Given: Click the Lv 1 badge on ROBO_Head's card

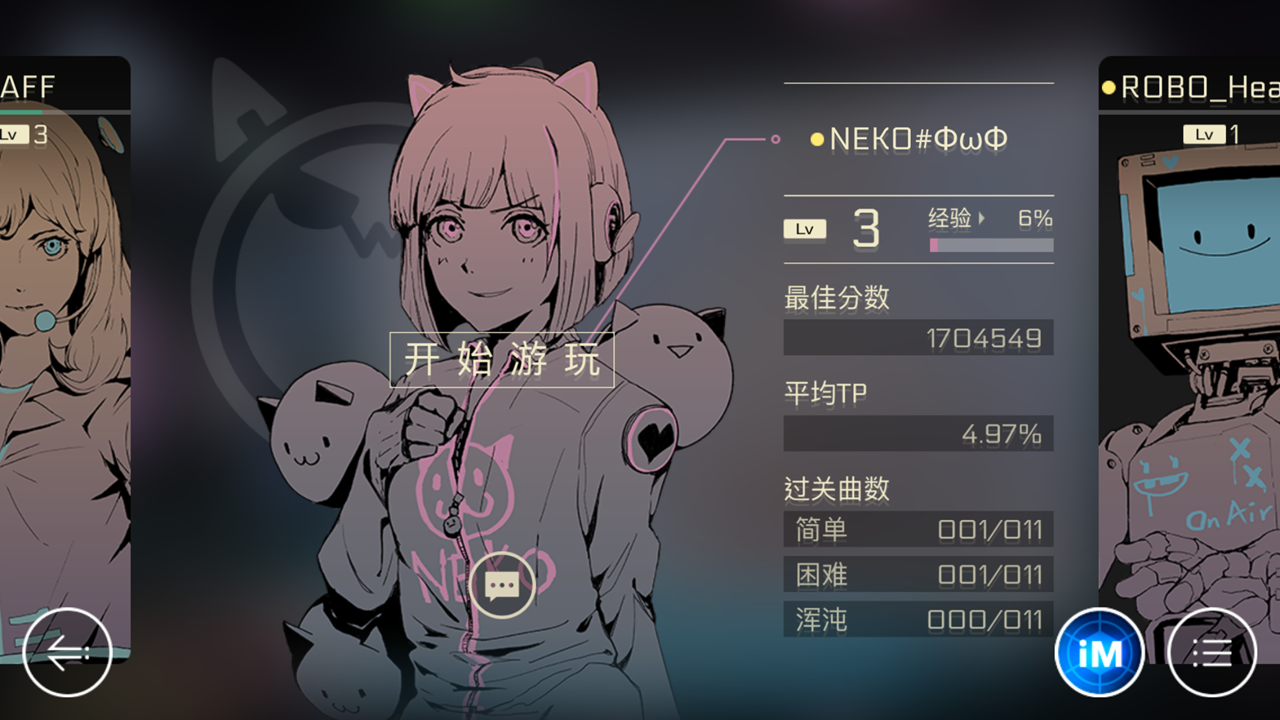Looking at the screenshot, I should point(1203,133).
